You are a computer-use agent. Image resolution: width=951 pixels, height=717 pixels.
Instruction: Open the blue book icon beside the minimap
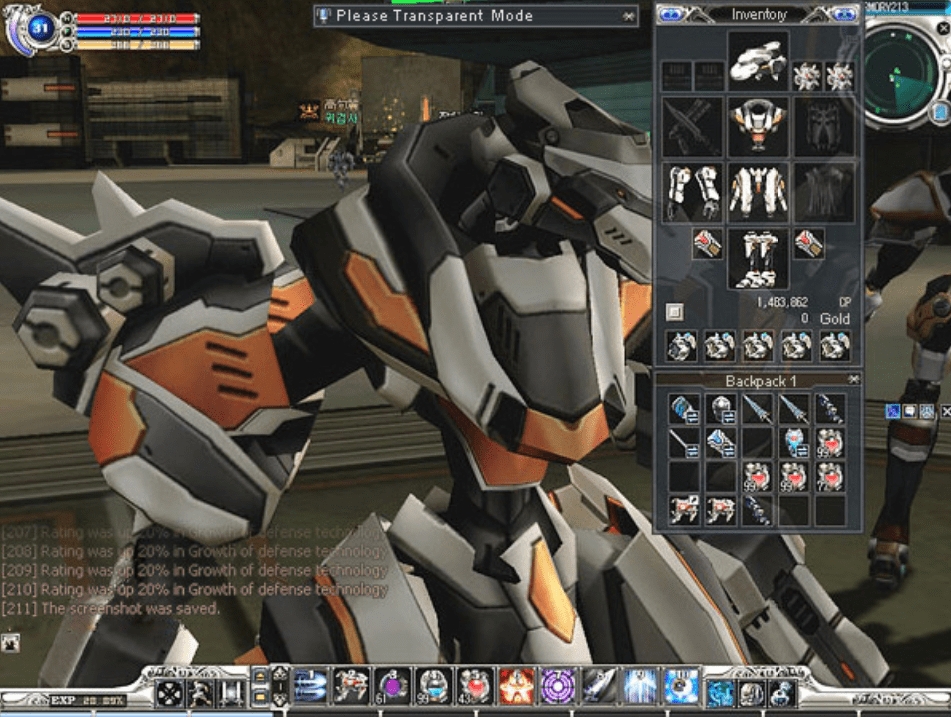[x=940, y=111]
